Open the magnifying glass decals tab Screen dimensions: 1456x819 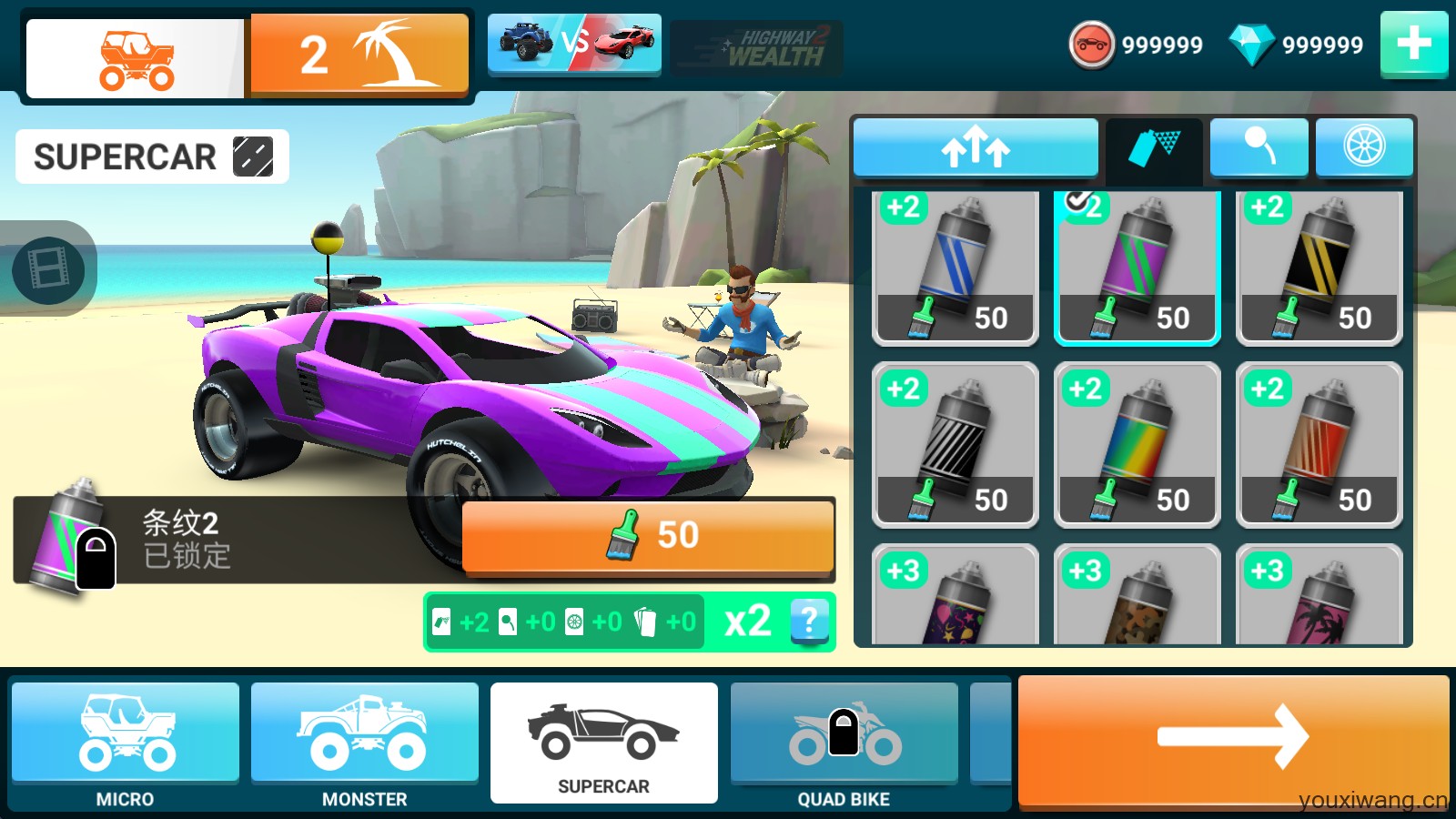[x=1259, y=146]
